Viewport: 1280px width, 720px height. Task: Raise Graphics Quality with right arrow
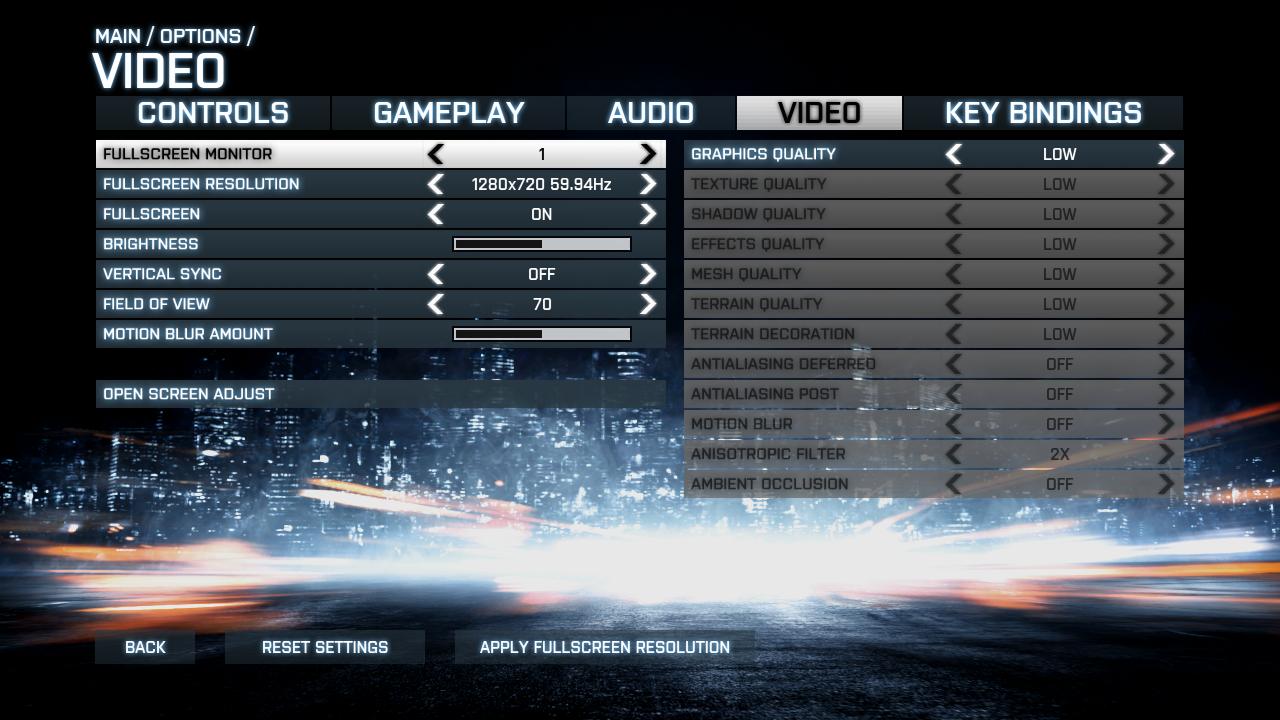(1166, 154)
